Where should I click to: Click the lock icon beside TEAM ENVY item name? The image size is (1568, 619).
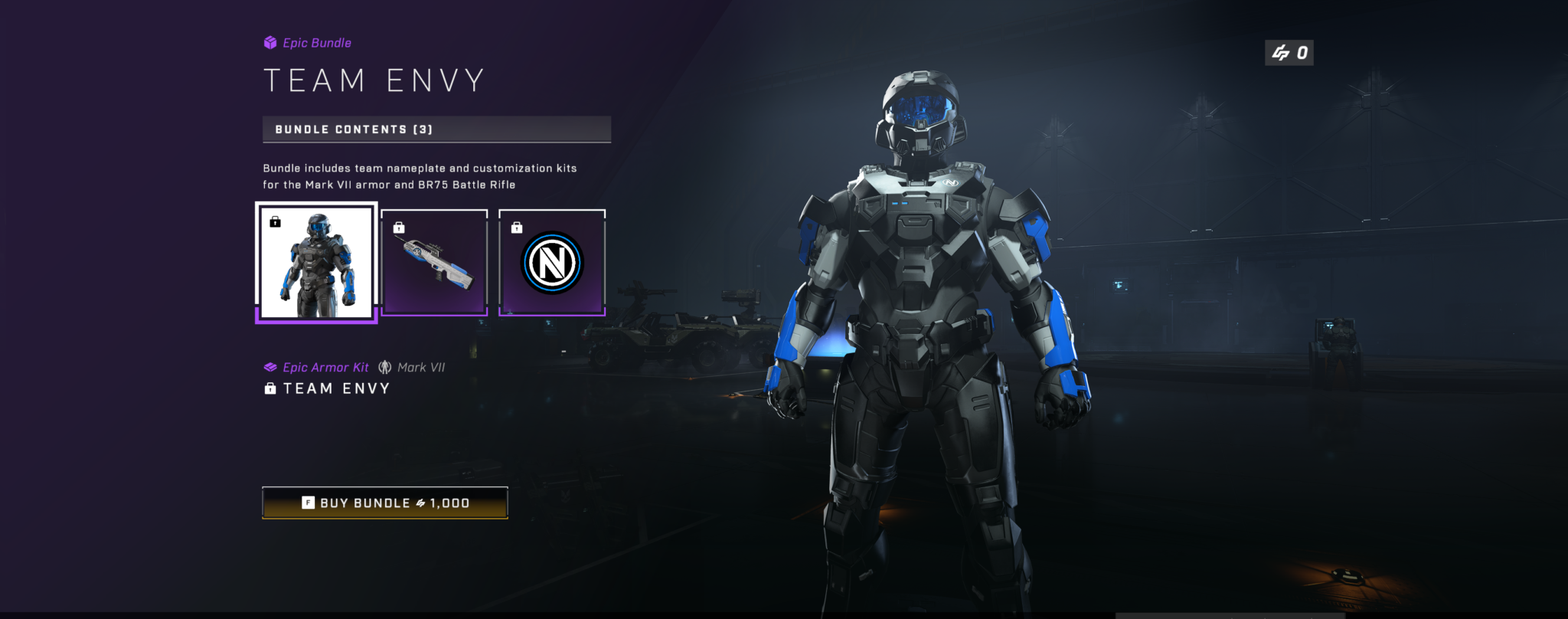[x=269, y=389]
